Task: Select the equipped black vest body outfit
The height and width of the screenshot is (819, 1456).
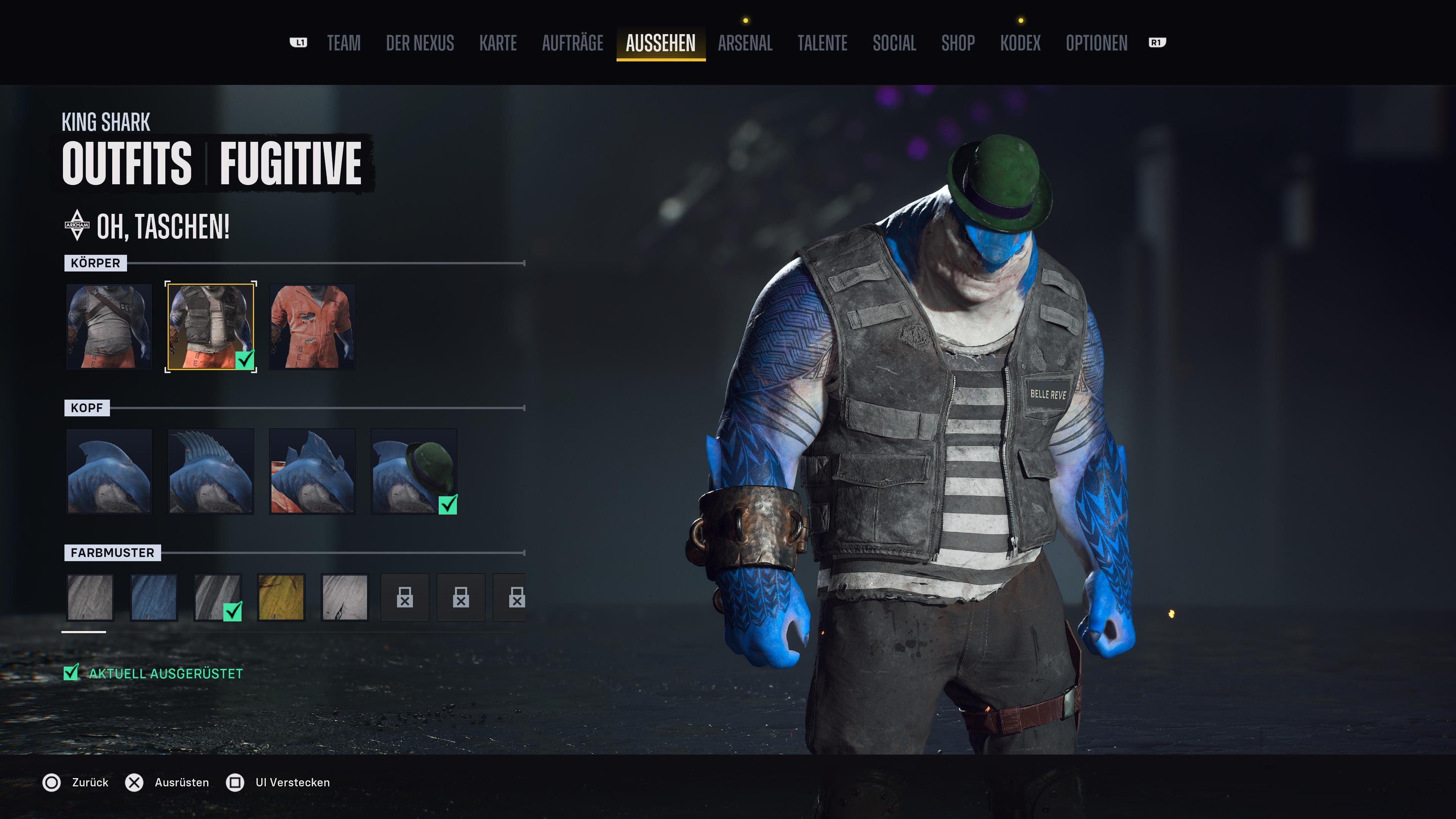Action: (x=210, y=327)
